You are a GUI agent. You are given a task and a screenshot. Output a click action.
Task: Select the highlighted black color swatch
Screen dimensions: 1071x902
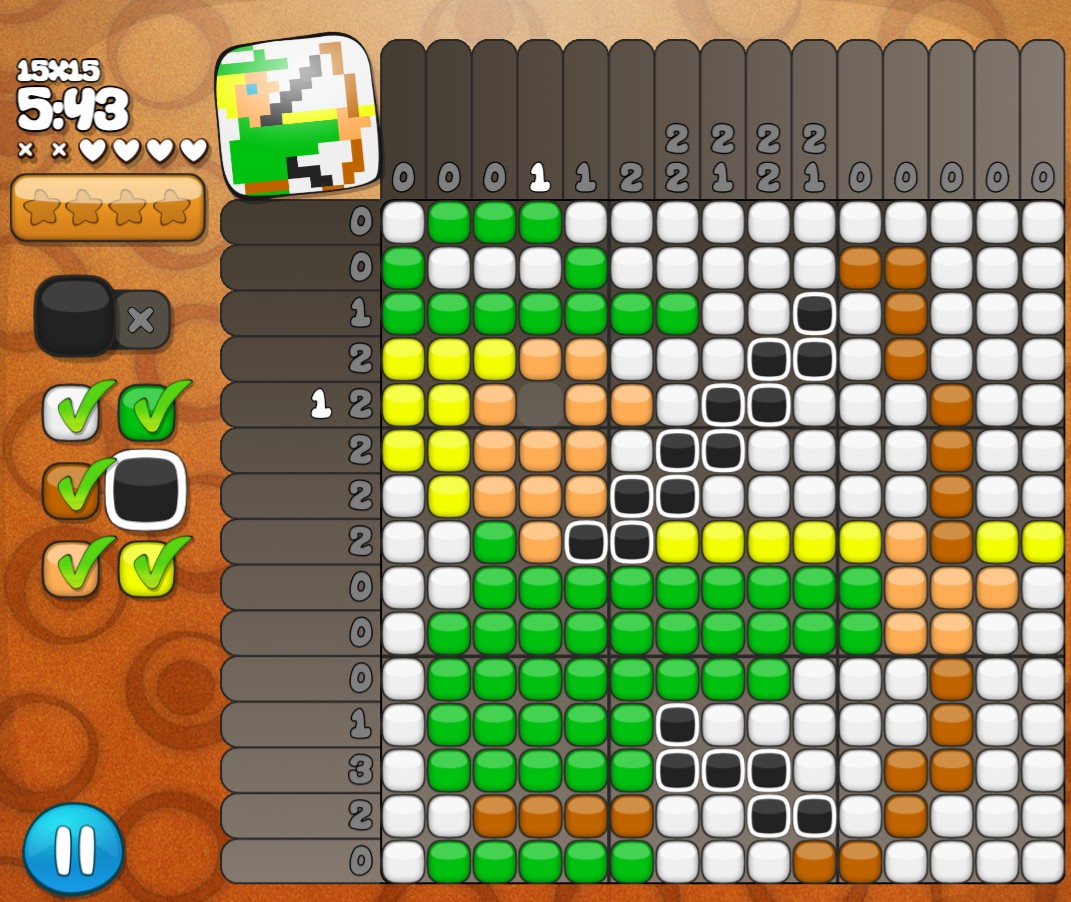(146, 490)
